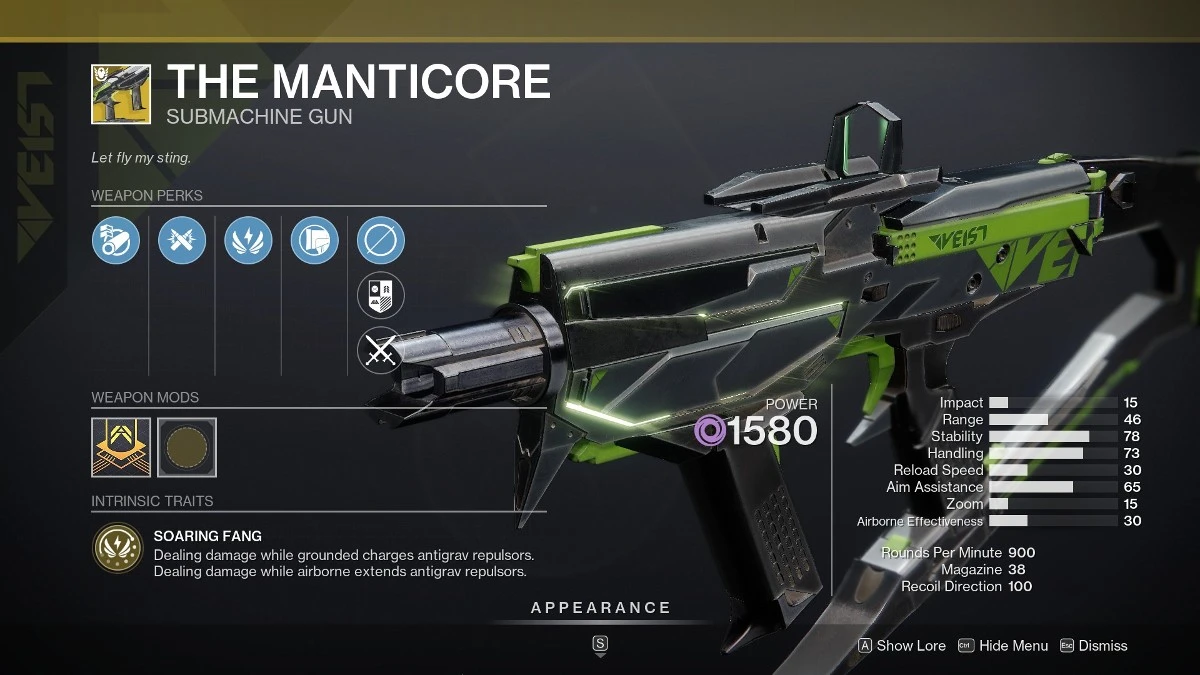Select the shield emblem tracker icon
Viewport: 1200px width, 675px height.
click(x=381, y=295)
